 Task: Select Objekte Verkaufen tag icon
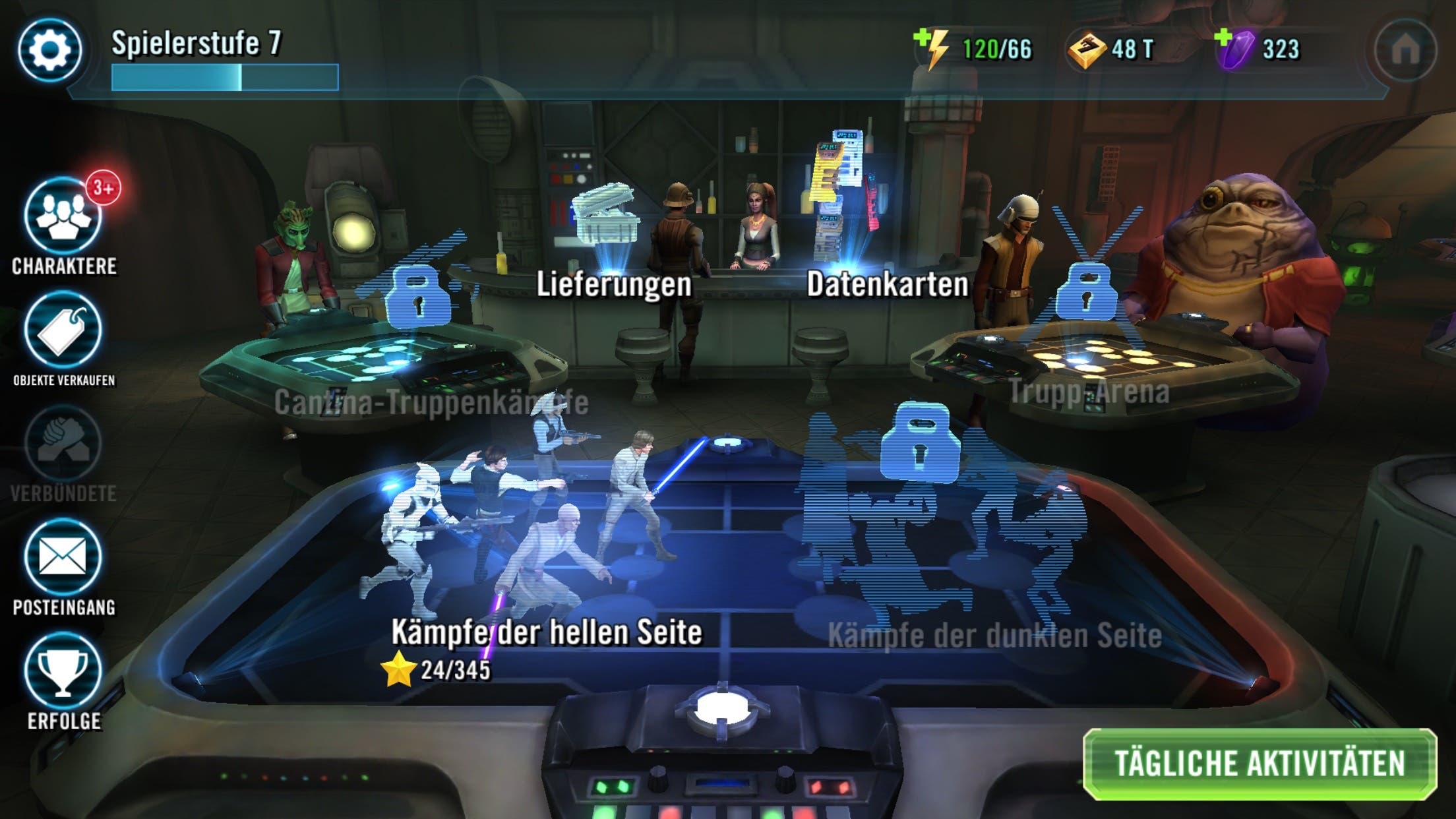[x=63, y=330]
